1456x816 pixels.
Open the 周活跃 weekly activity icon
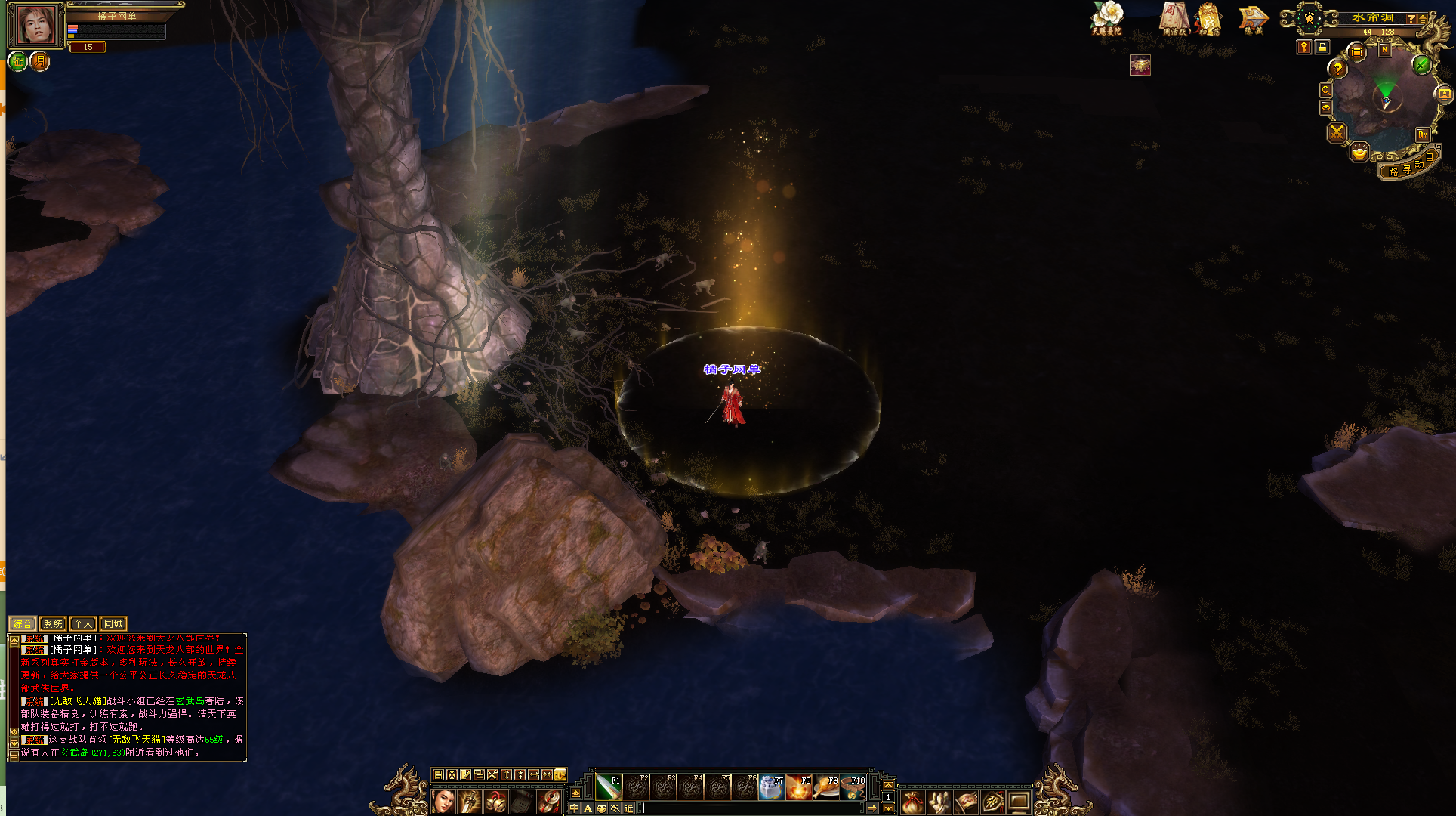(x=1175, y=17)
